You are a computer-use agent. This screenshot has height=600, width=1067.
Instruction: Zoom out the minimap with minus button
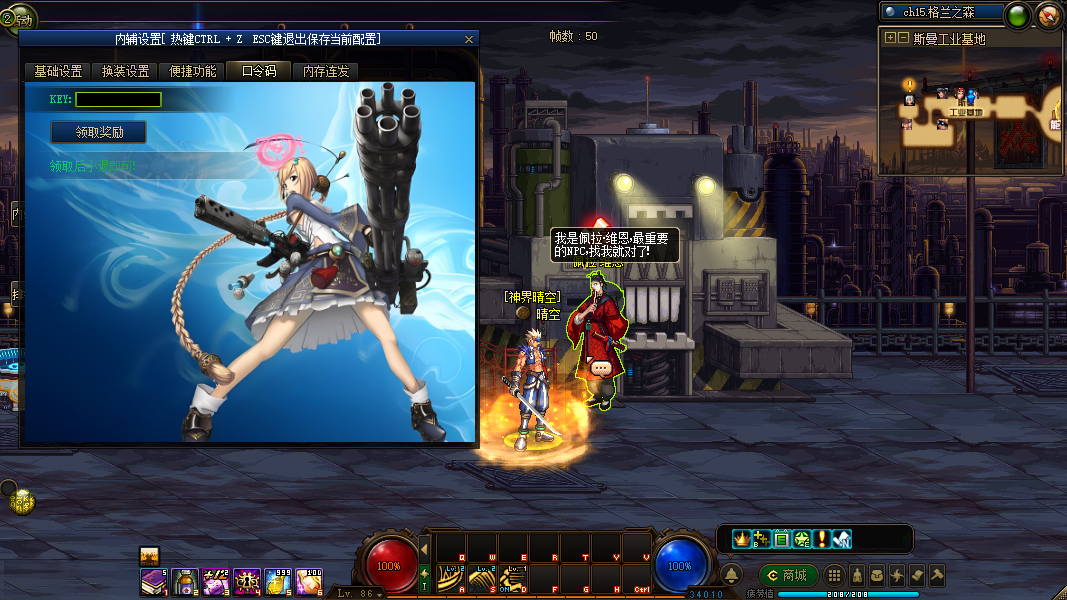pos(903,38)
